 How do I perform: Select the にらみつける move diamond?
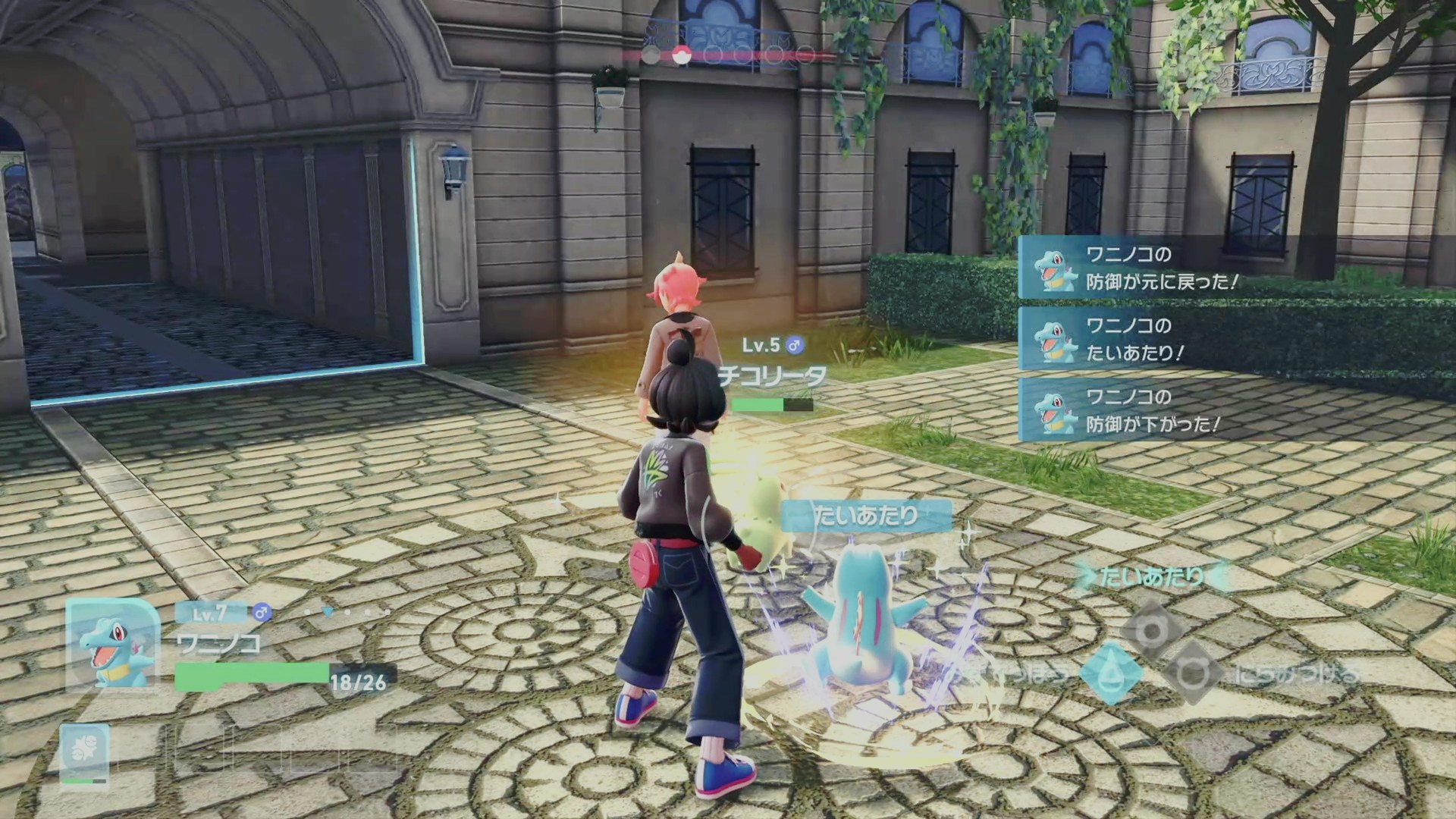1192,673
